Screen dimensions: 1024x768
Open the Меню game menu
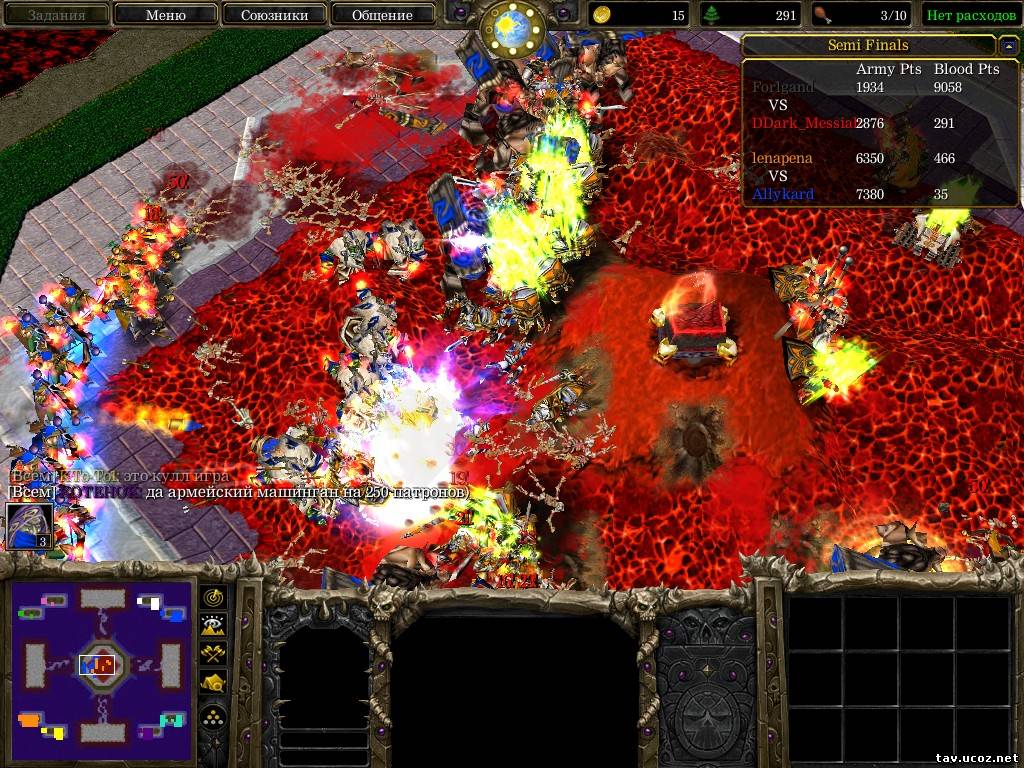point(166,15)
